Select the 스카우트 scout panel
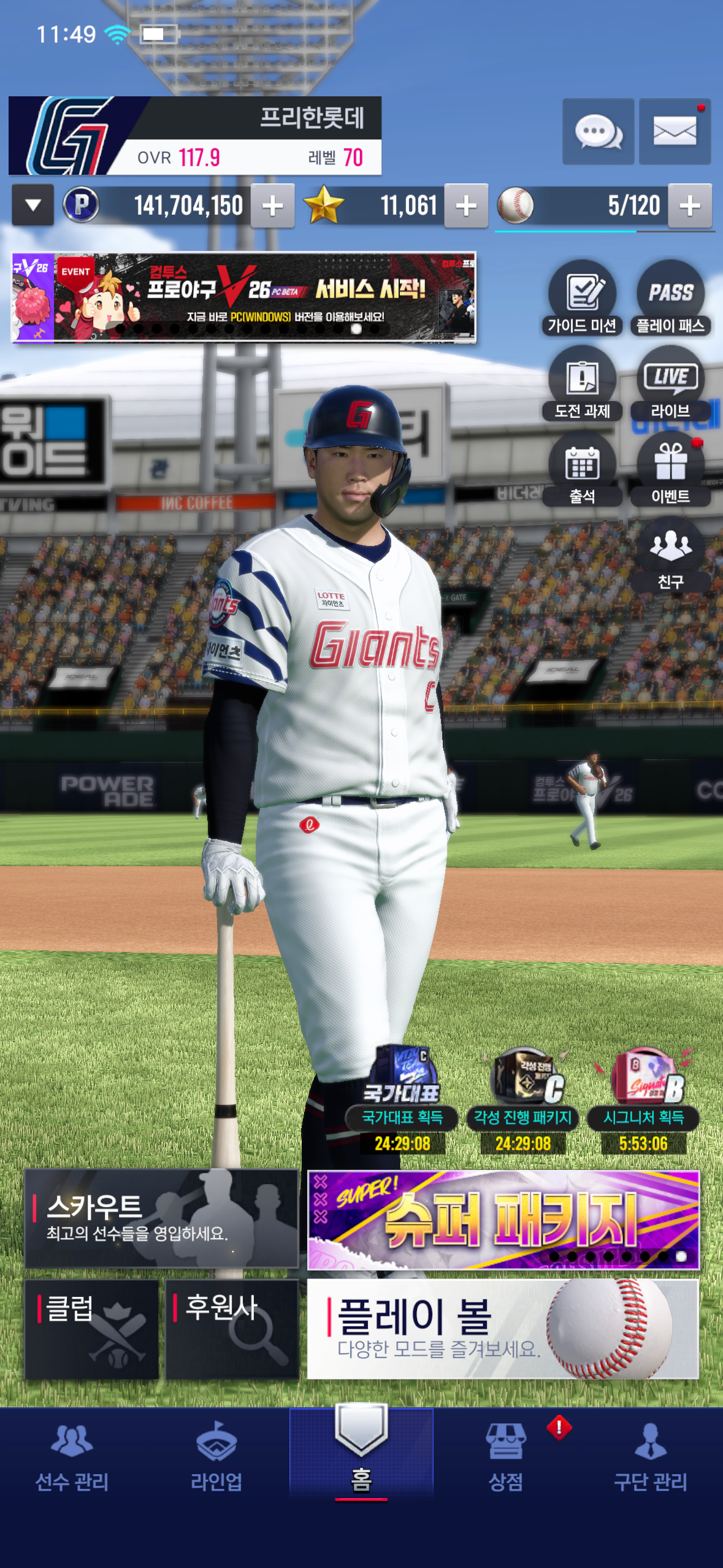The image size is (723, 1568). click(x=161, y=1218)
